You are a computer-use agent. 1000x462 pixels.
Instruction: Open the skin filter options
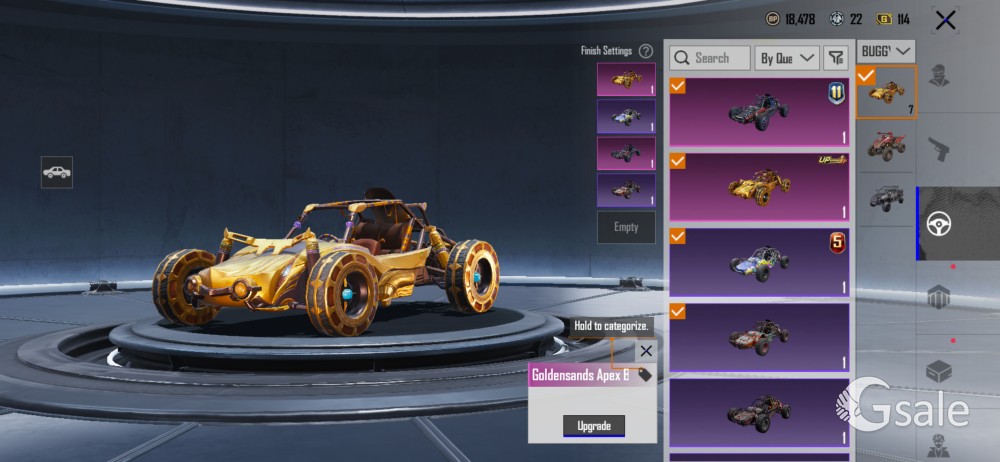(835, 58)
